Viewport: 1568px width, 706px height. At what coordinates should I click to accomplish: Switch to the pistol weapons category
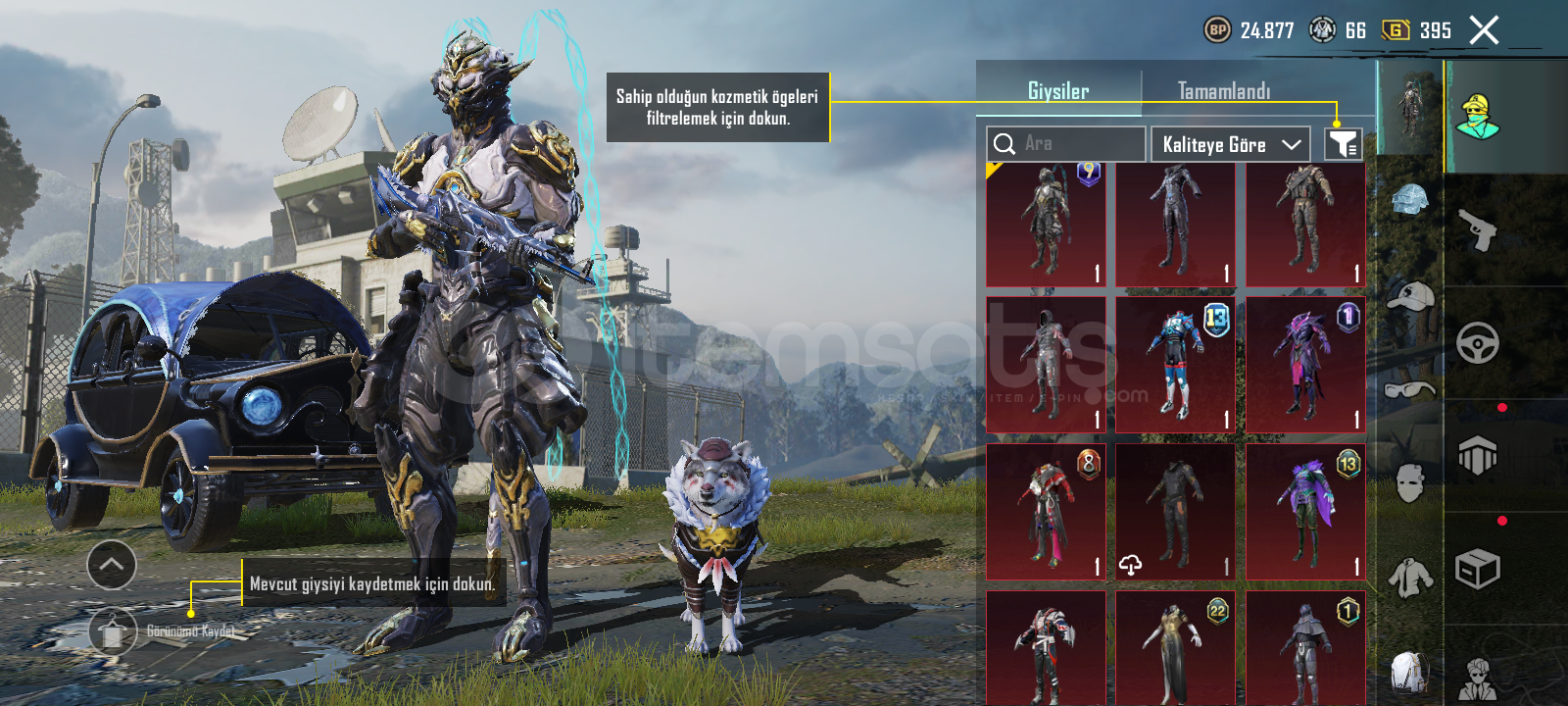1478,229
